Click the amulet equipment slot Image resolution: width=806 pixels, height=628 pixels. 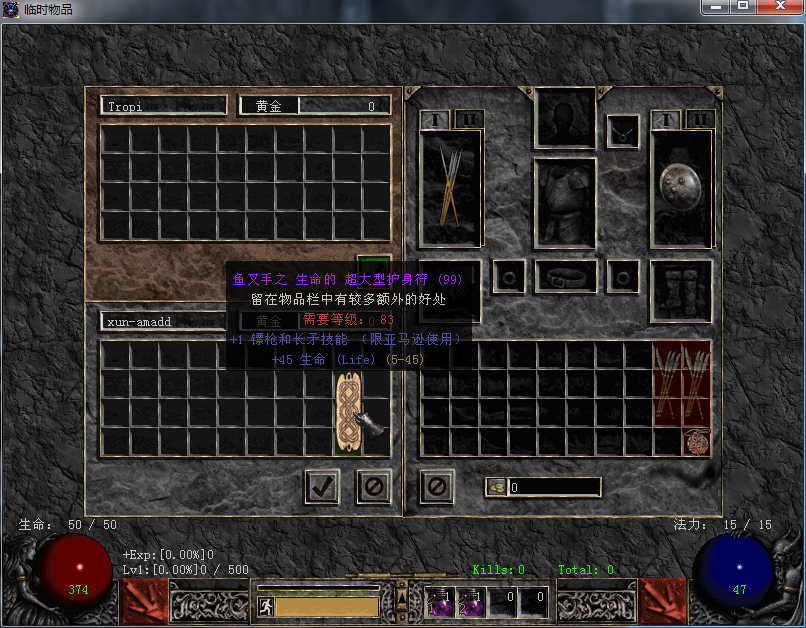622,130
